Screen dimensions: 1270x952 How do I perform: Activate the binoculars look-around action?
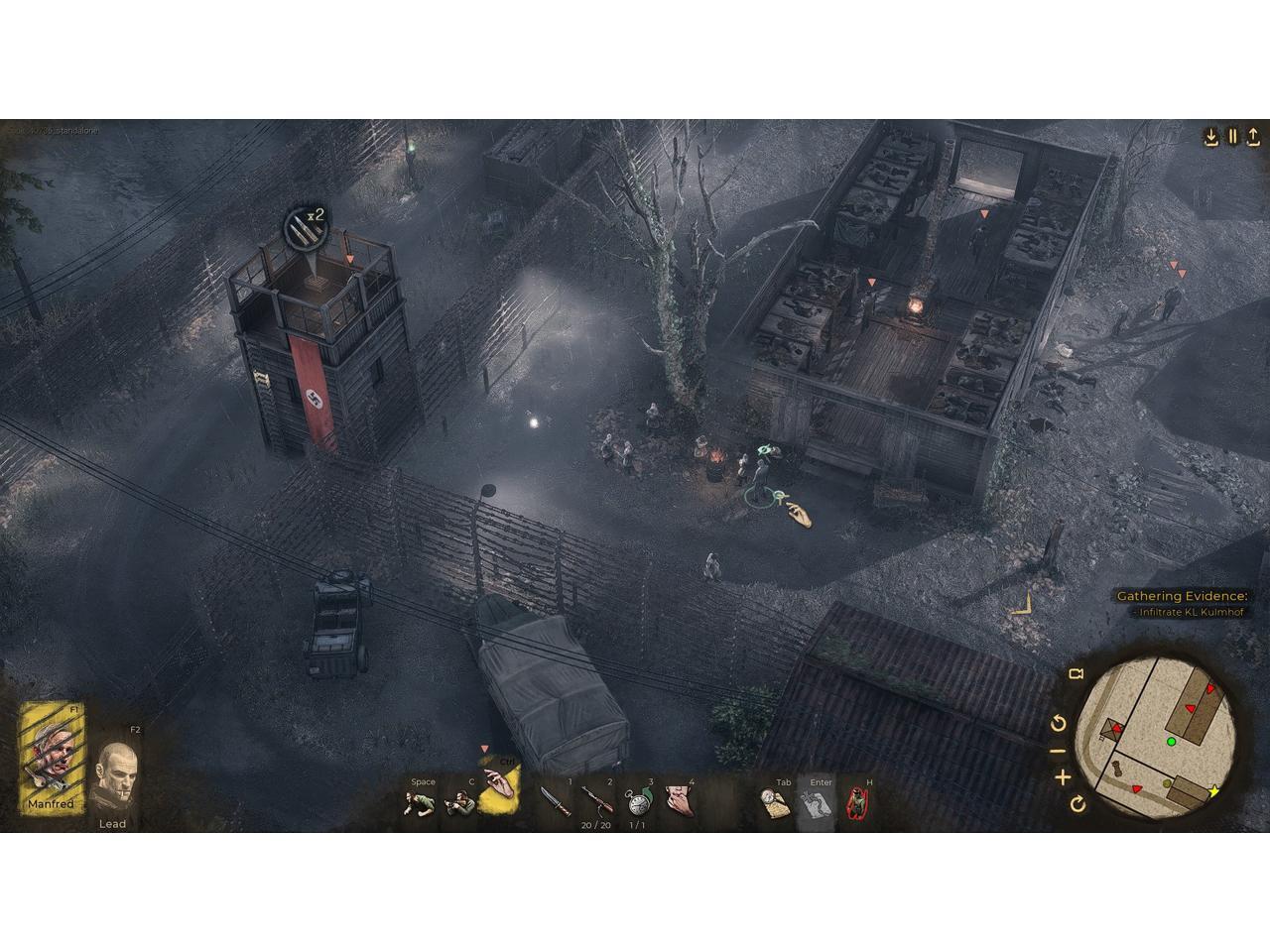458,802
